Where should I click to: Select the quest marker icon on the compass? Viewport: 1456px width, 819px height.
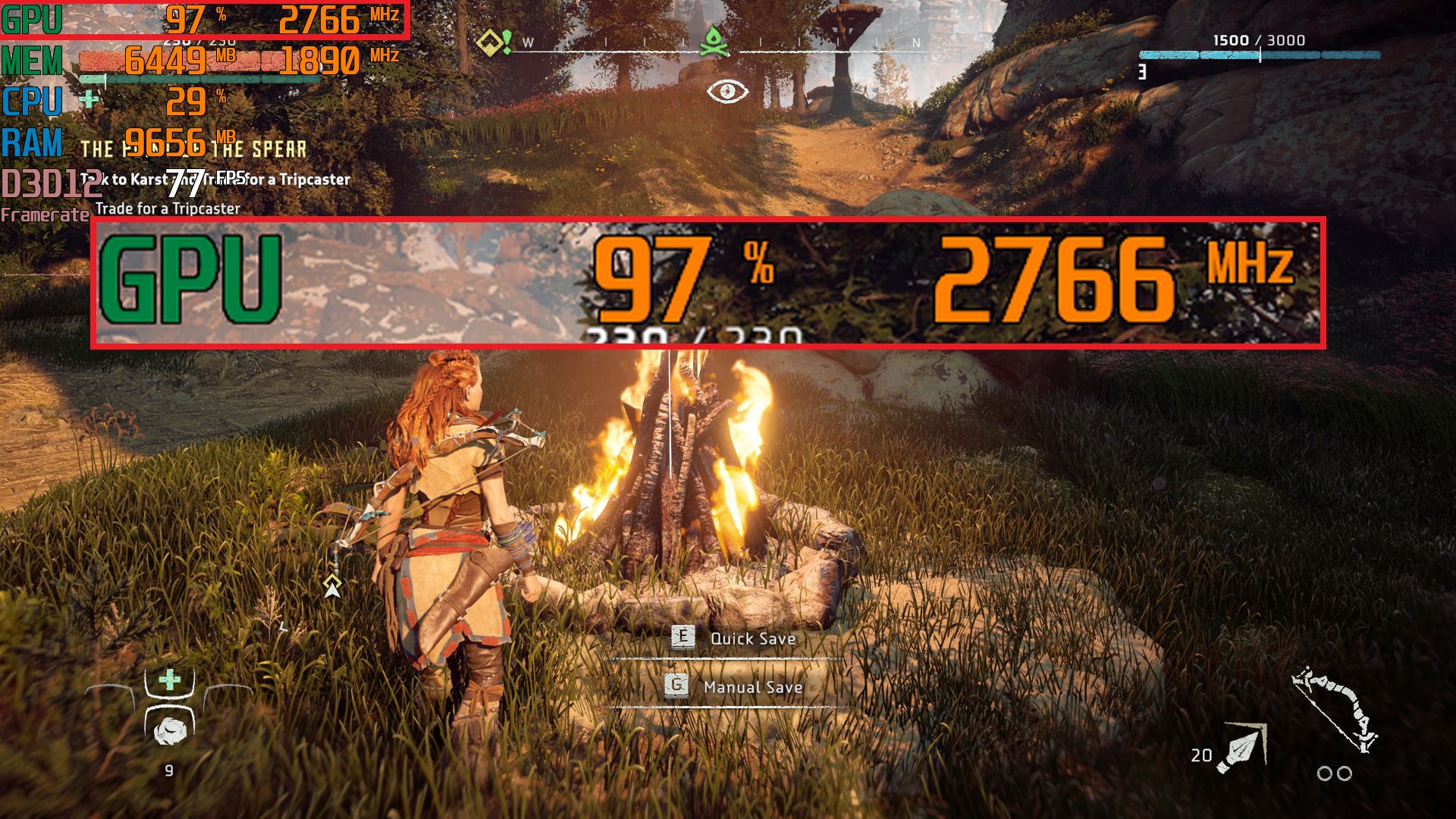[x=493, y=42]
